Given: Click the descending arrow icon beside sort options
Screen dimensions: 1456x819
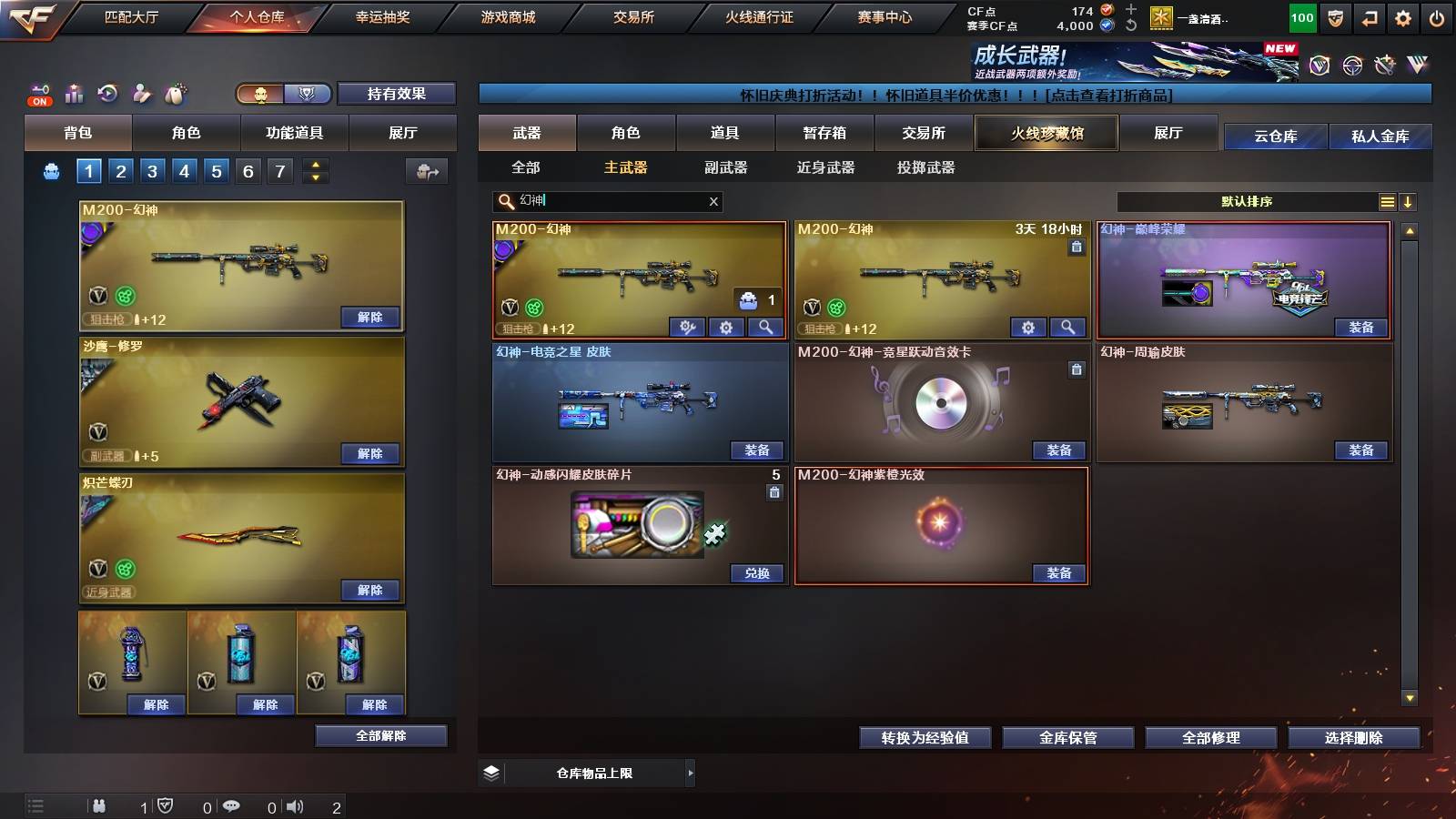Looking at the screenshot, I should click(x=1409, y=202).
